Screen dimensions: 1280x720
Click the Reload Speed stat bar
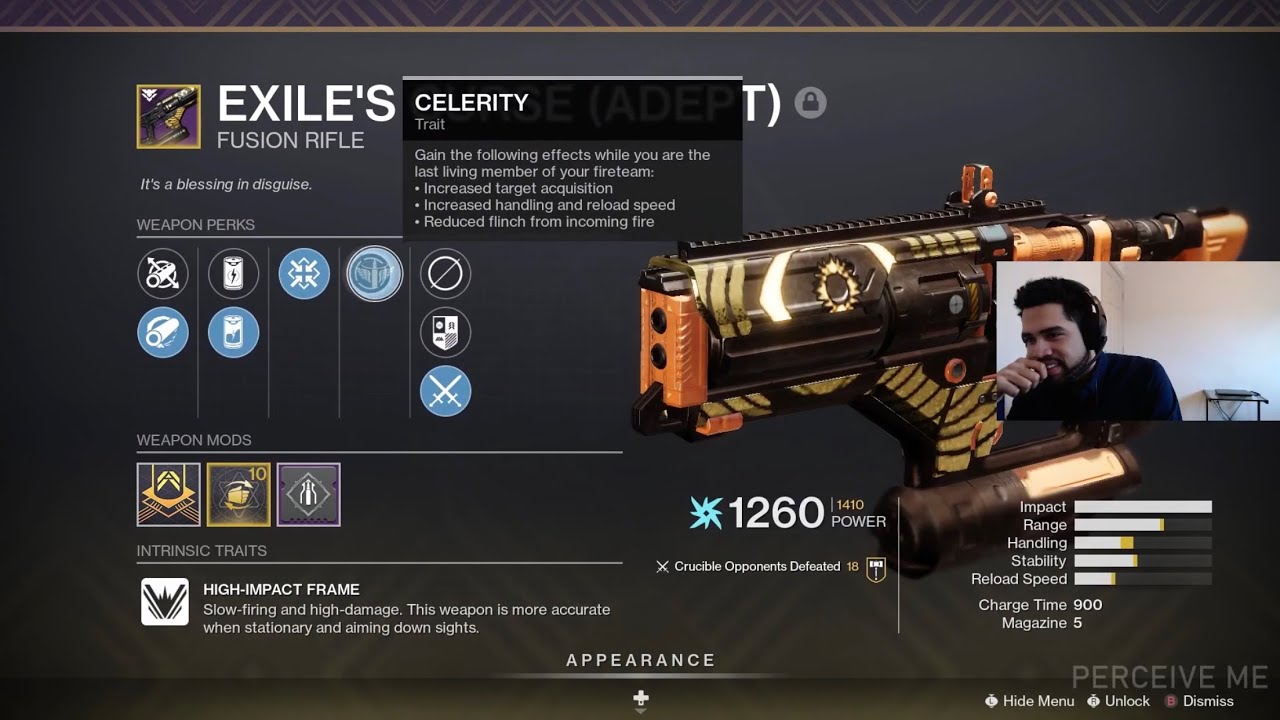coord(1145,579)
